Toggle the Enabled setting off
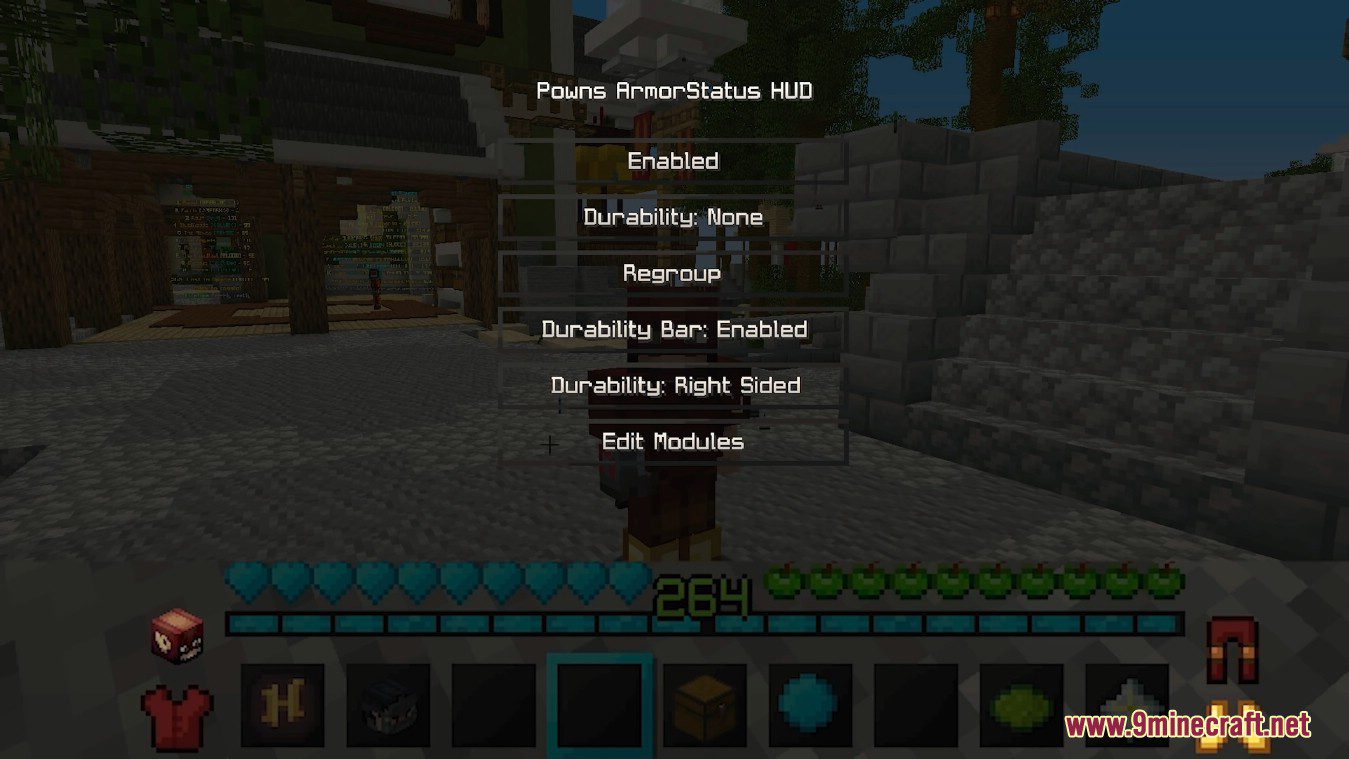1349x759 pixels. click(x=672, y=160)
